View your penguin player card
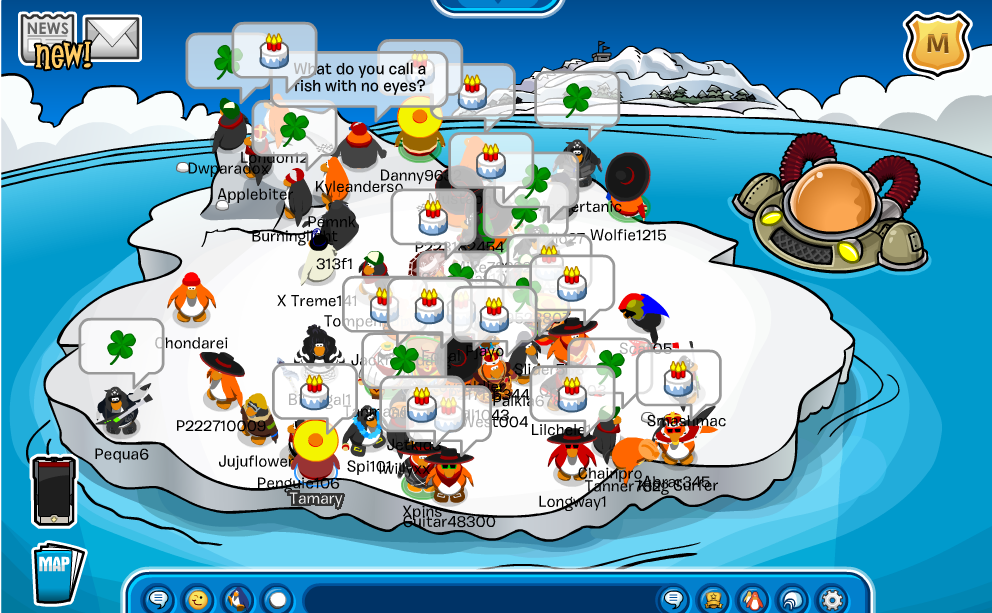The image size is (992, 613). click(x=752, y=599)
